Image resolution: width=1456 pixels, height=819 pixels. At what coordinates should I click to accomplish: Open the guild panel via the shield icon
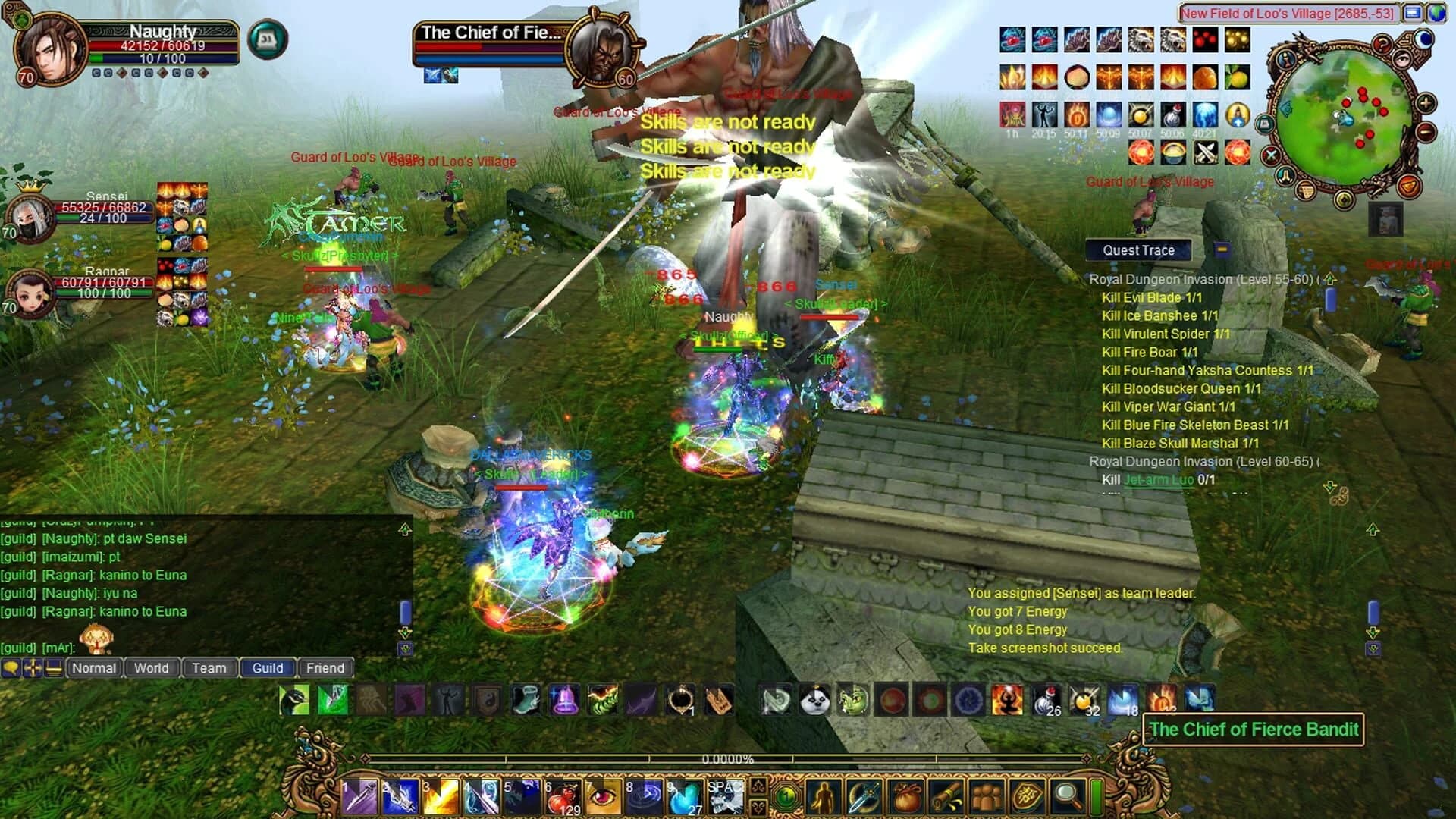(1027, 795)
